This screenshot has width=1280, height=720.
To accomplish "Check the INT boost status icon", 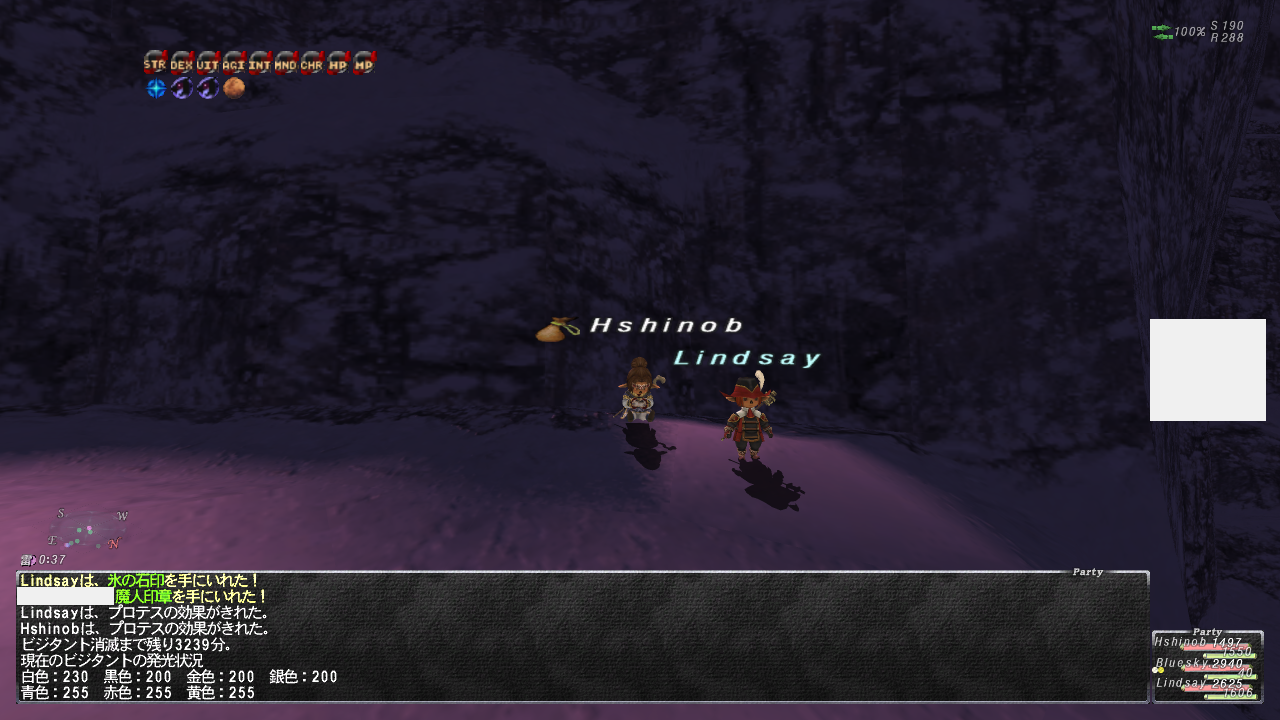I will click(260, 63).
